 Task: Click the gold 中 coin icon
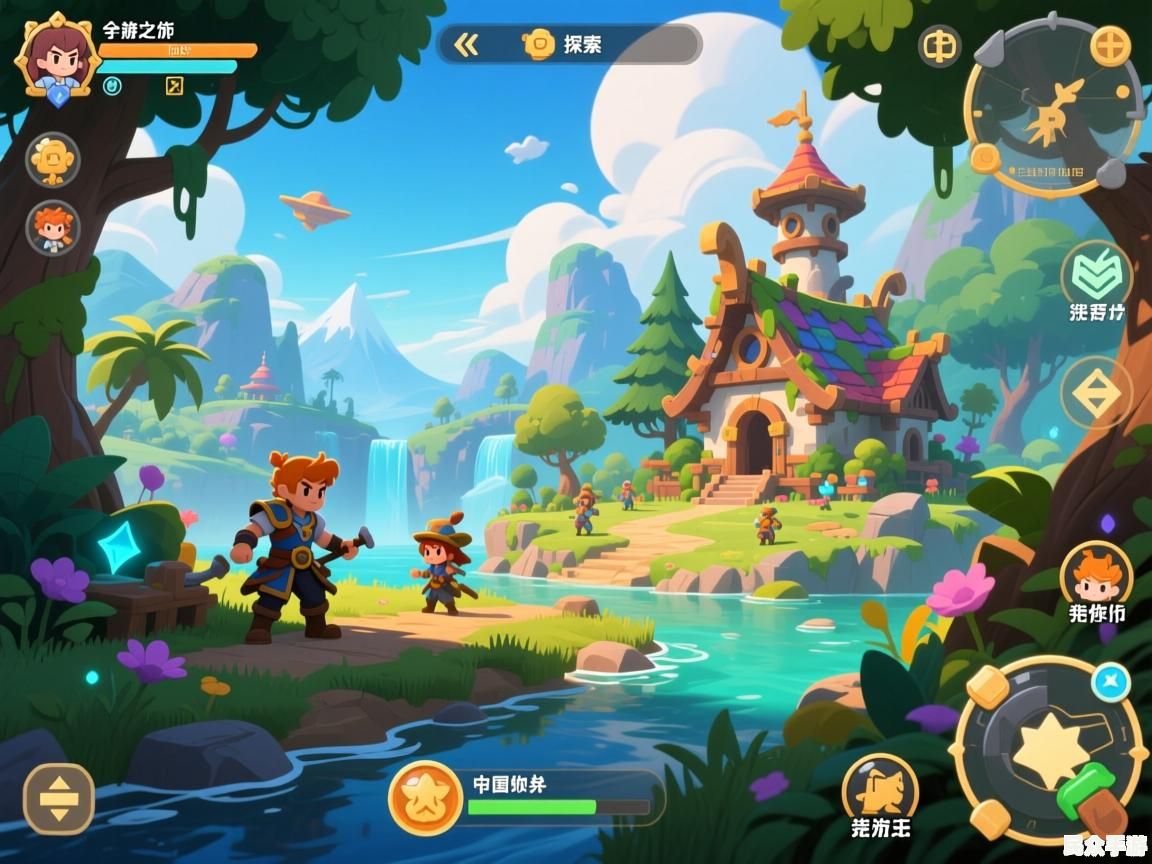point(939,46)
